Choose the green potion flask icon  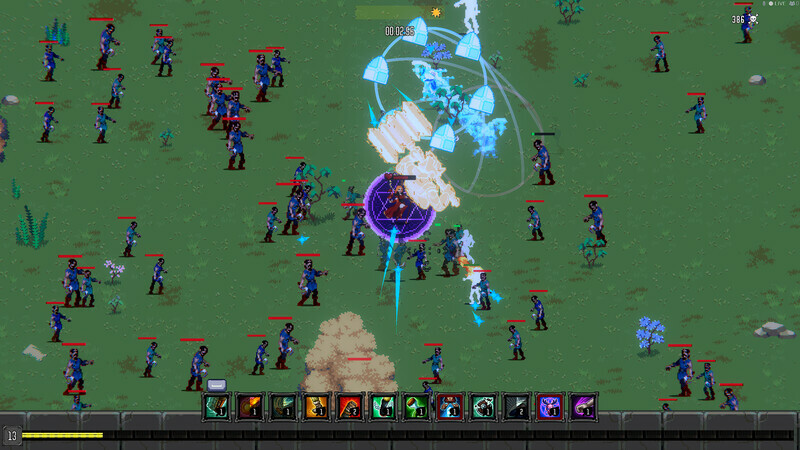[x=416, y=406]
